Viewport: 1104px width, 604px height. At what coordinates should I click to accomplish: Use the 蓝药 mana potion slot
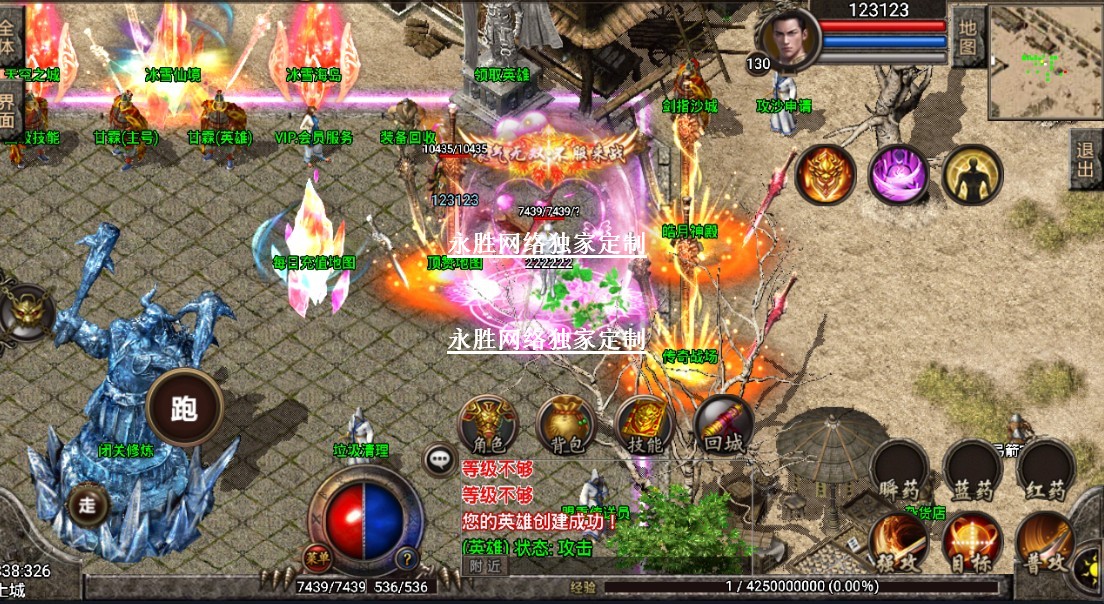click(973, 472)
